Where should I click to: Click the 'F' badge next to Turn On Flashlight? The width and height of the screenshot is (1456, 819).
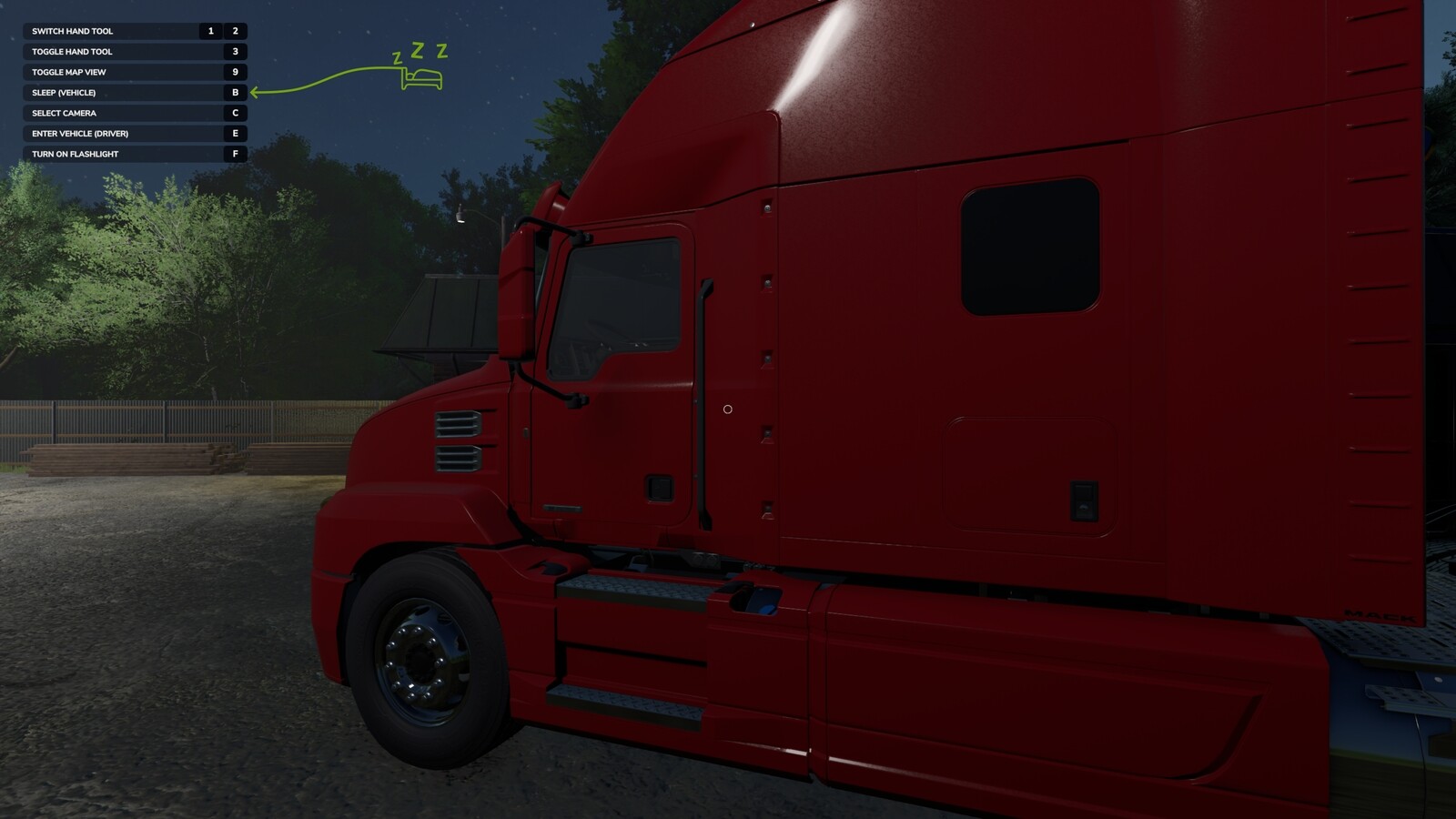point(236,154)
